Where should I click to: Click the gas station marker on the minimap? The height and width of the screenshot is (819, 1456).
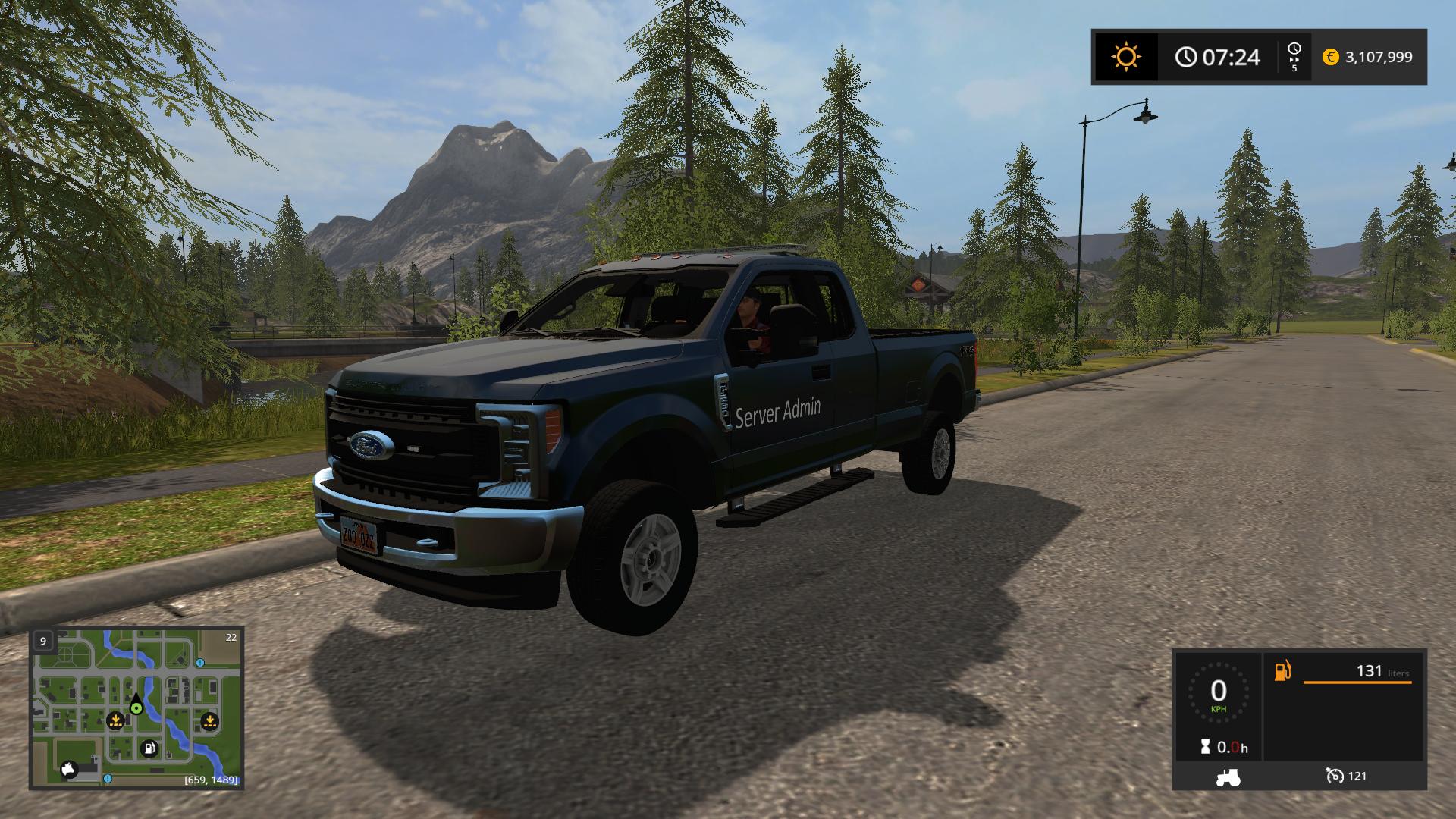(x=150, y=748)
